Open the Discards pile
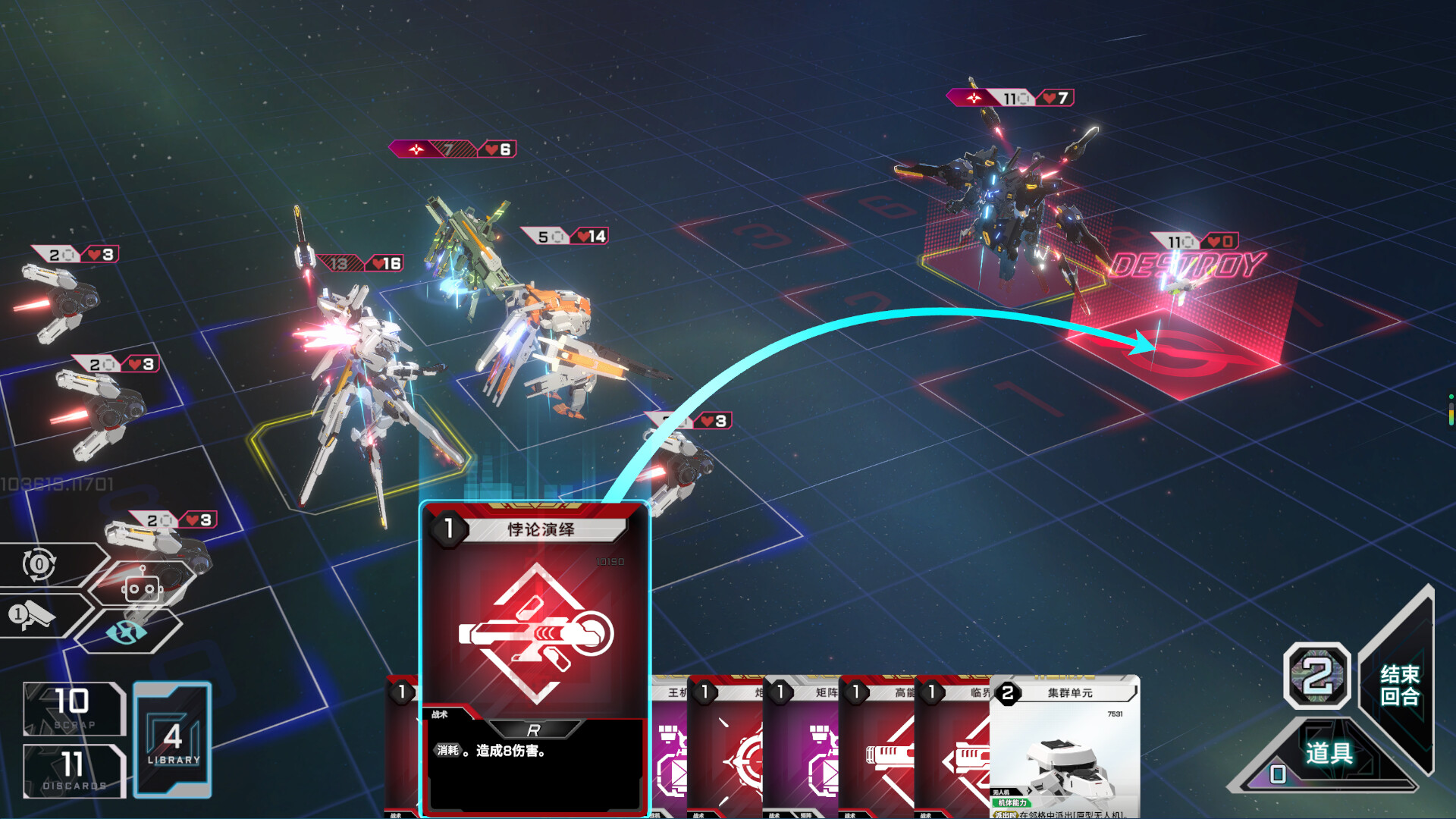Viewport: 1456px width, 819px height. [x=74, y=770]
